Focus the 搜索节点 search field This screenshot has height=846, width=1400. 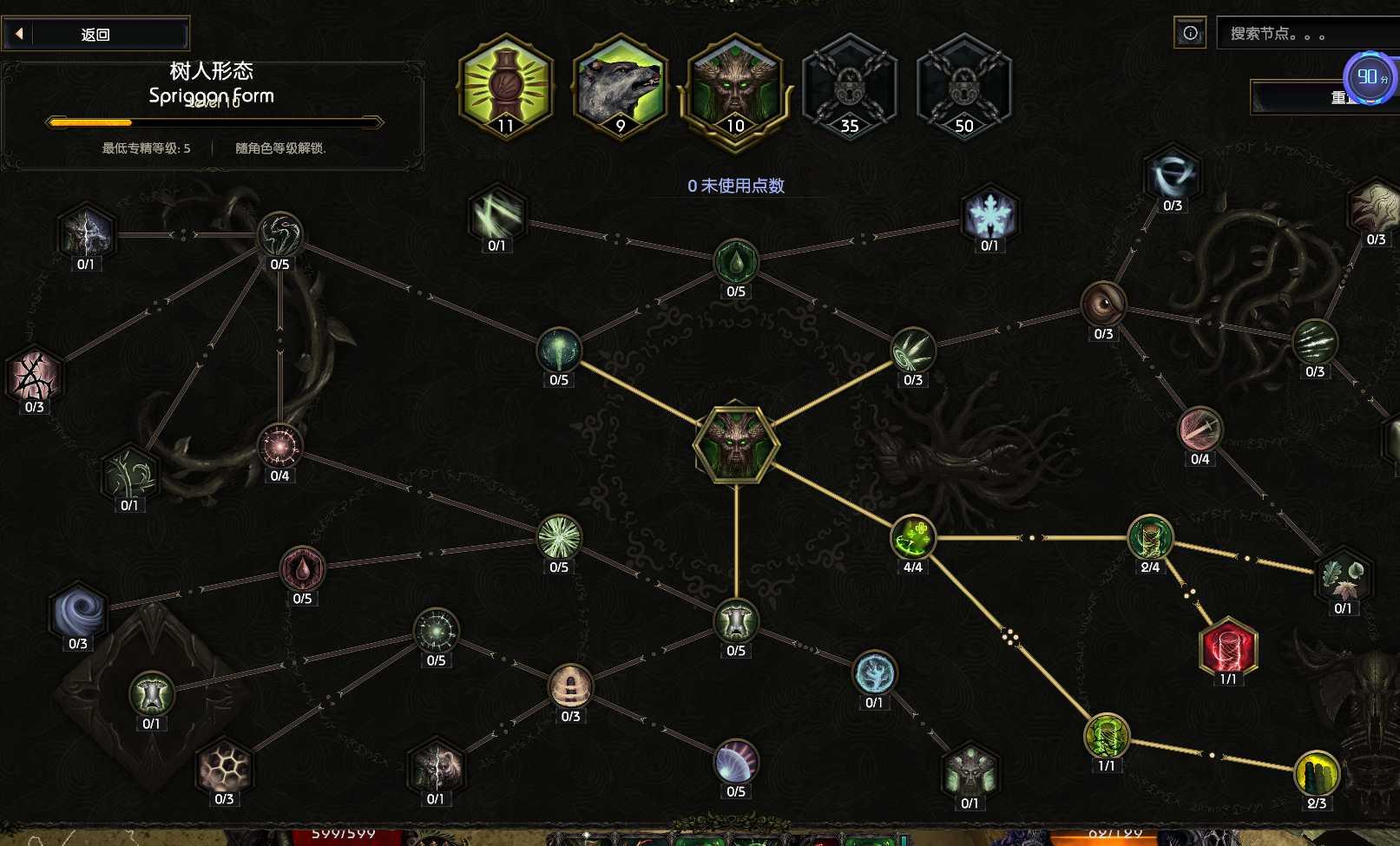click(x=1306, y=34)
